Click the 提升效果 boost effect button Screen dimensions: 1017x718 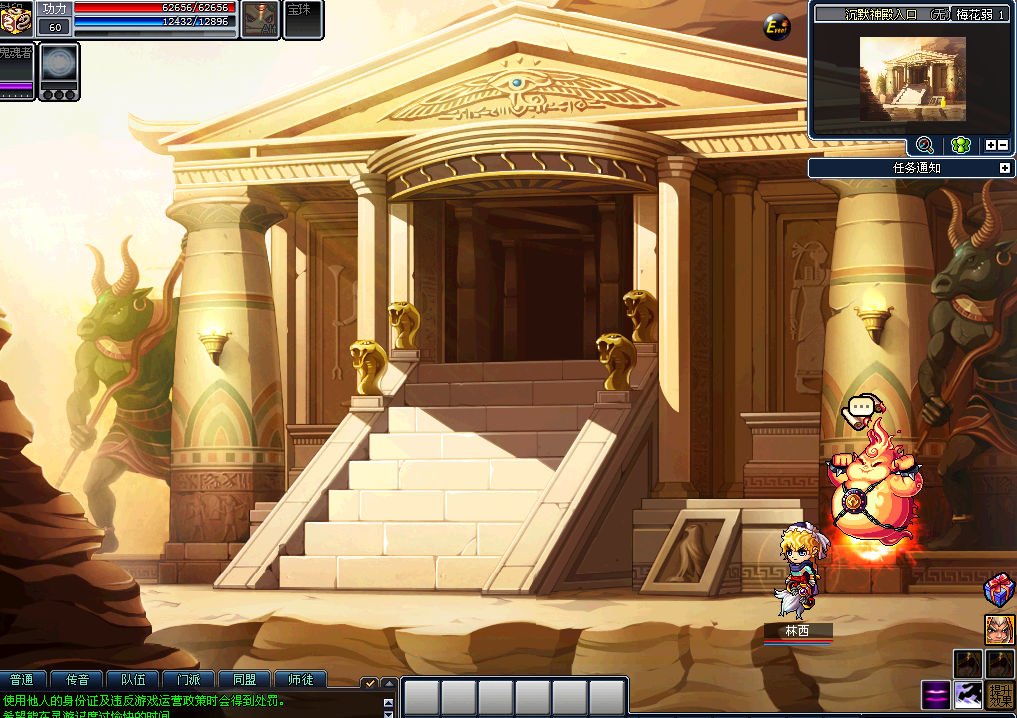point(1001,695)
